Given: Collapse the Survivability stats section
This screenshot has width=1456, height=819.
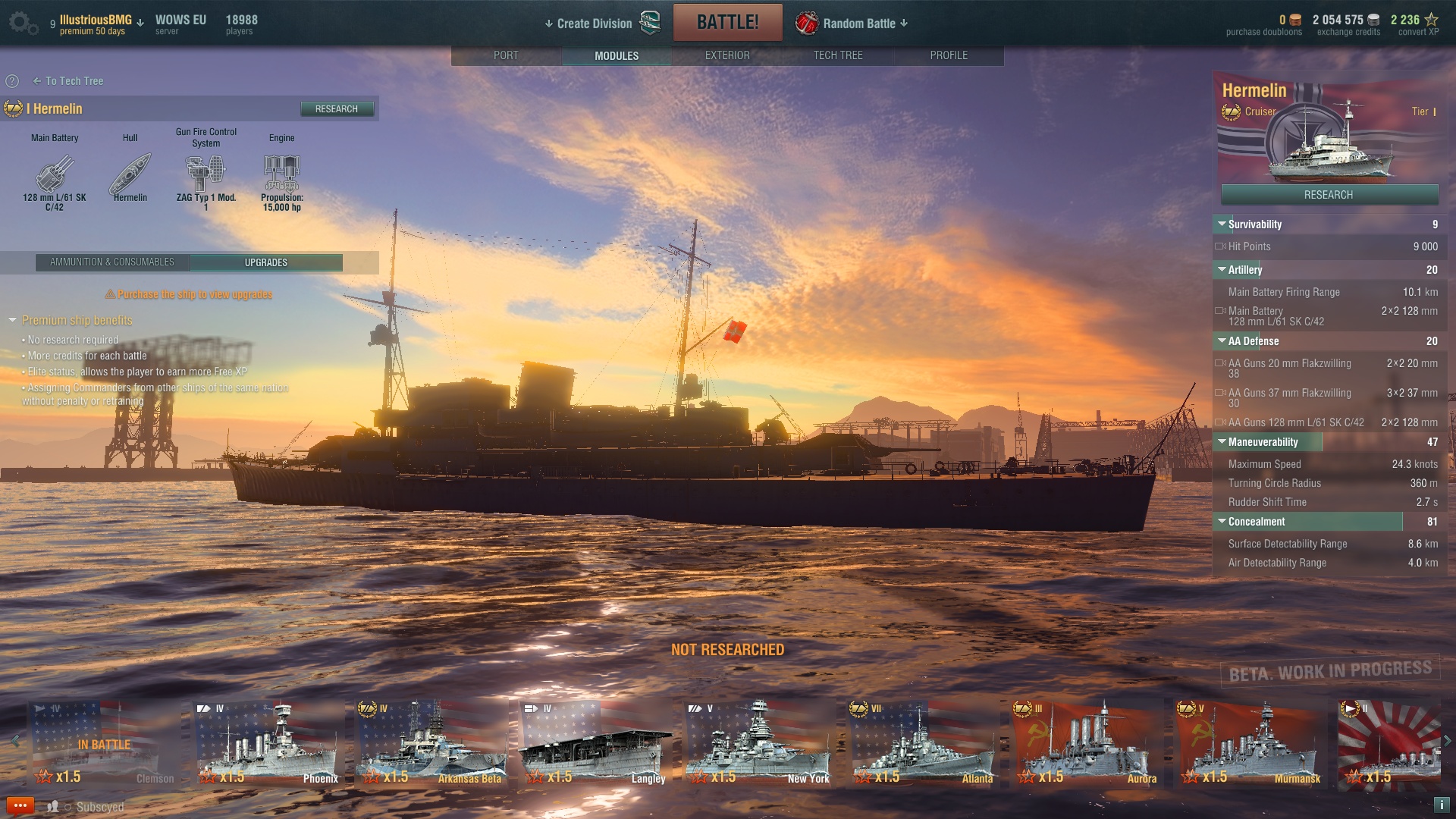Looking at the screenshot, I should point(1222,224).
